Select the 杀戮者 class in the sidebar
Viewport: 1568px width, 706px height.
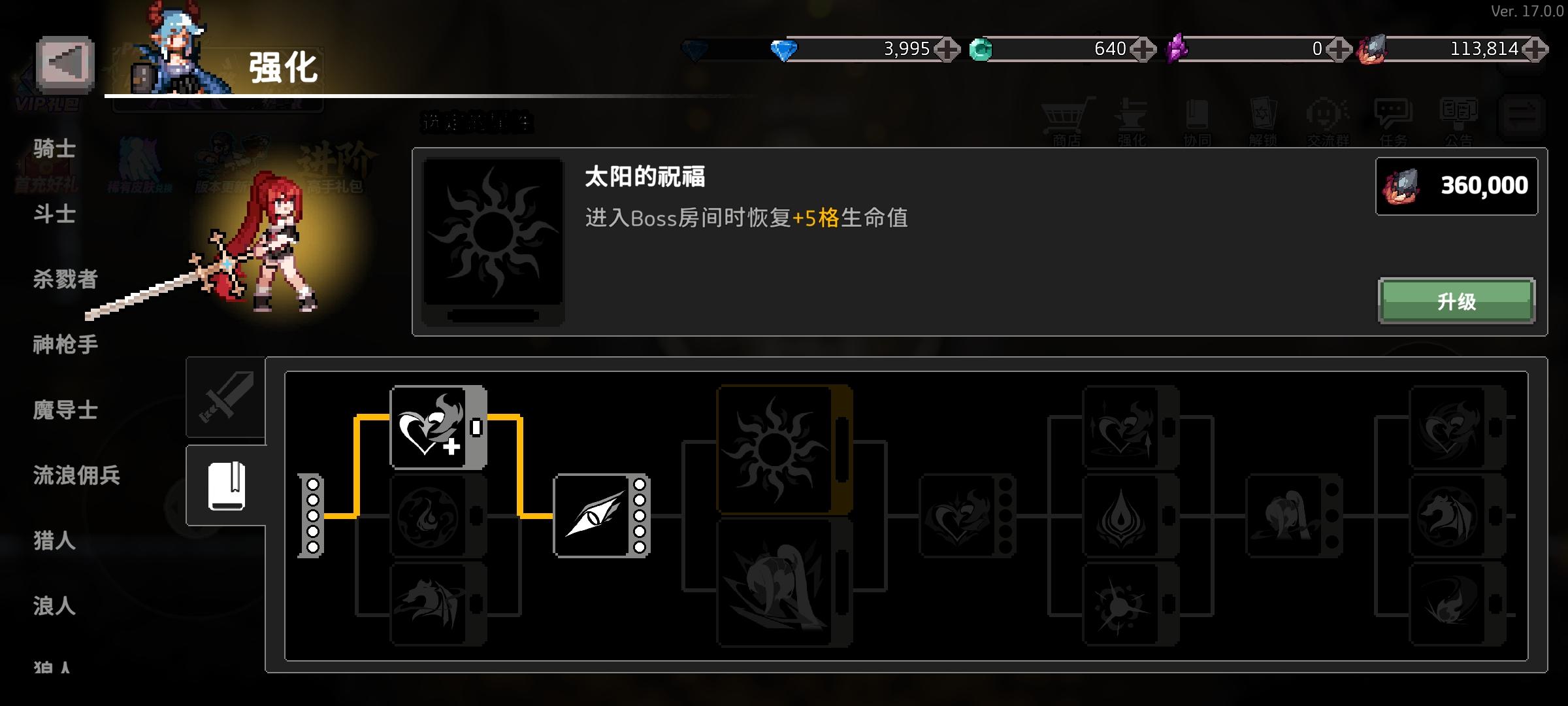tap(65, 279)
